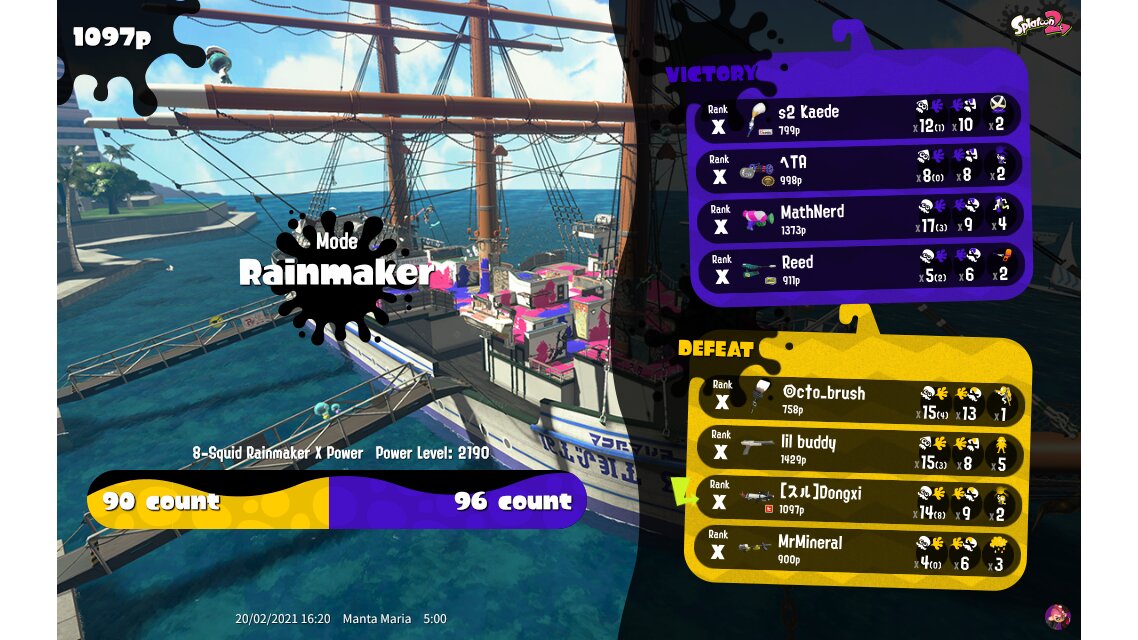Open the ^TA player result row
Viewport: 1138px width, 640px height.
click(x=858, y=168)
